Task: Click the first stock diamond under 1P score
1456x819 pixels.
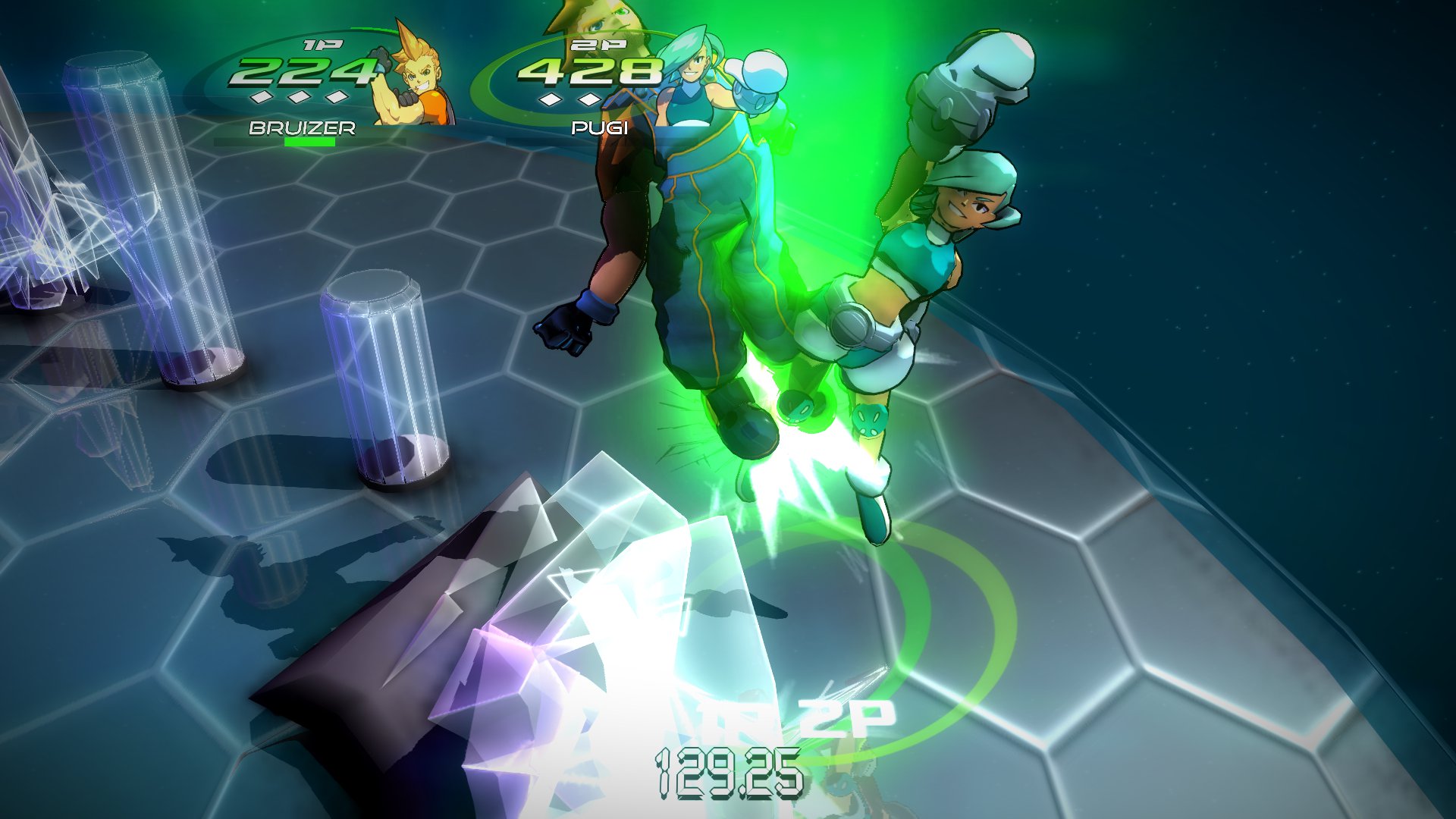Action: point(262,99)
